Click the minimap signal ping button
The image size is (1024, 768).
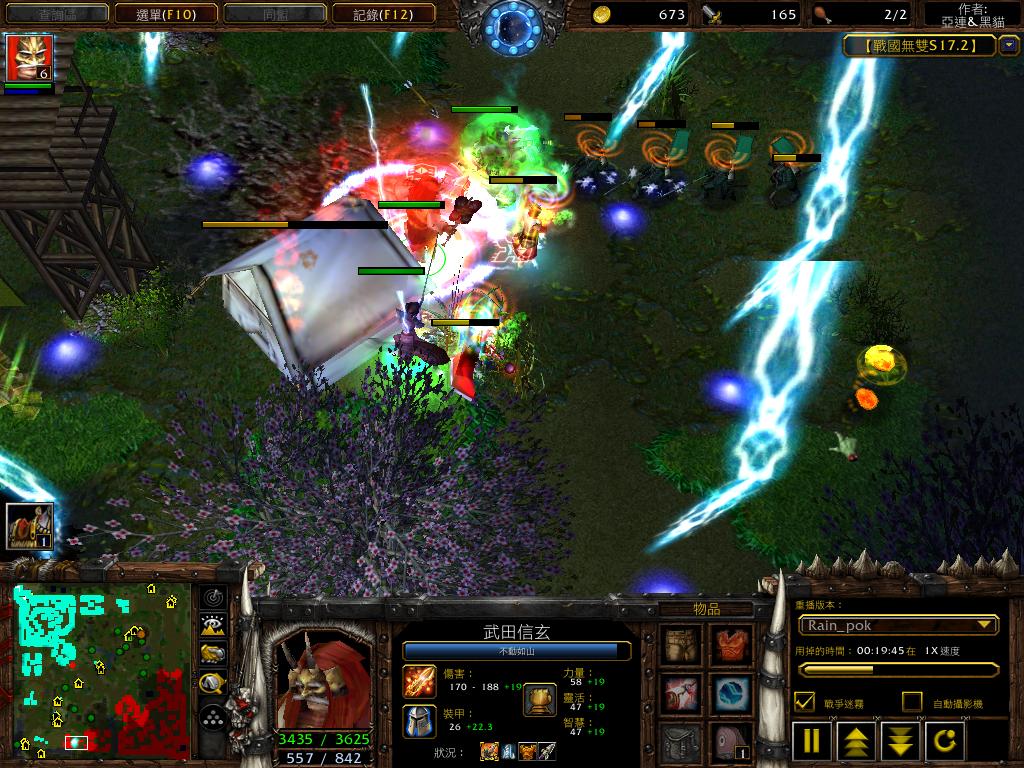[213, 598]
